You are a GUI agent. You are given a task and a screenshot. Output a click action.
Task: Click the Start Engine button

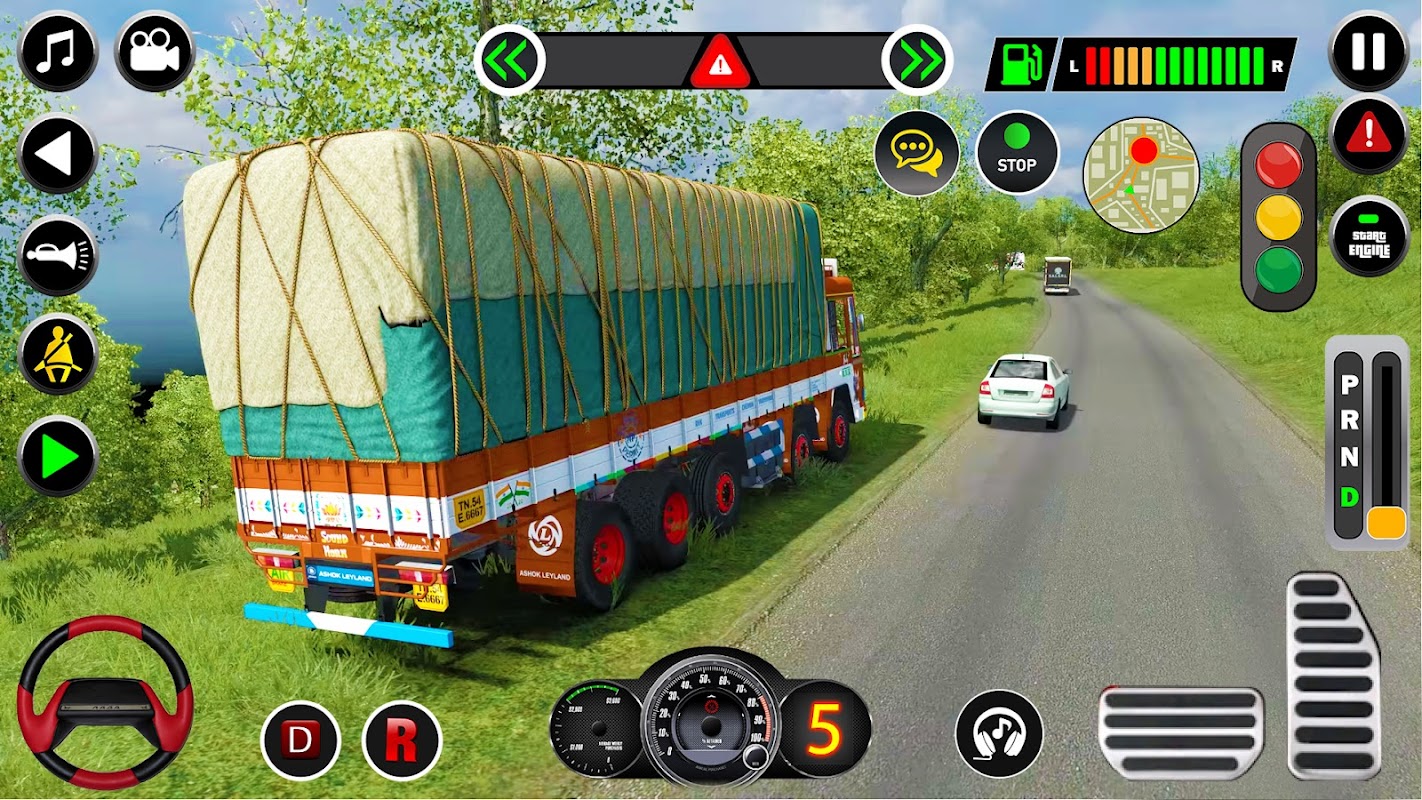[1369, 237]
